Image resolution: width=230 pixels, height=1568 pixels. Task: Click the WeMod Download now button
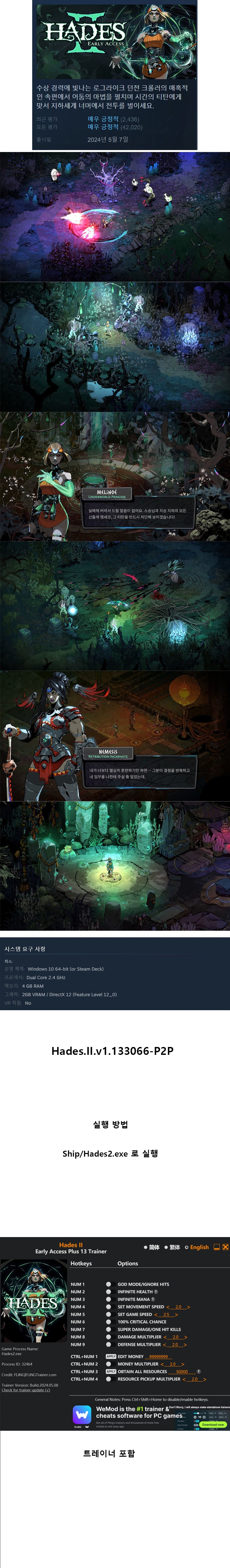pos(213,1424)
